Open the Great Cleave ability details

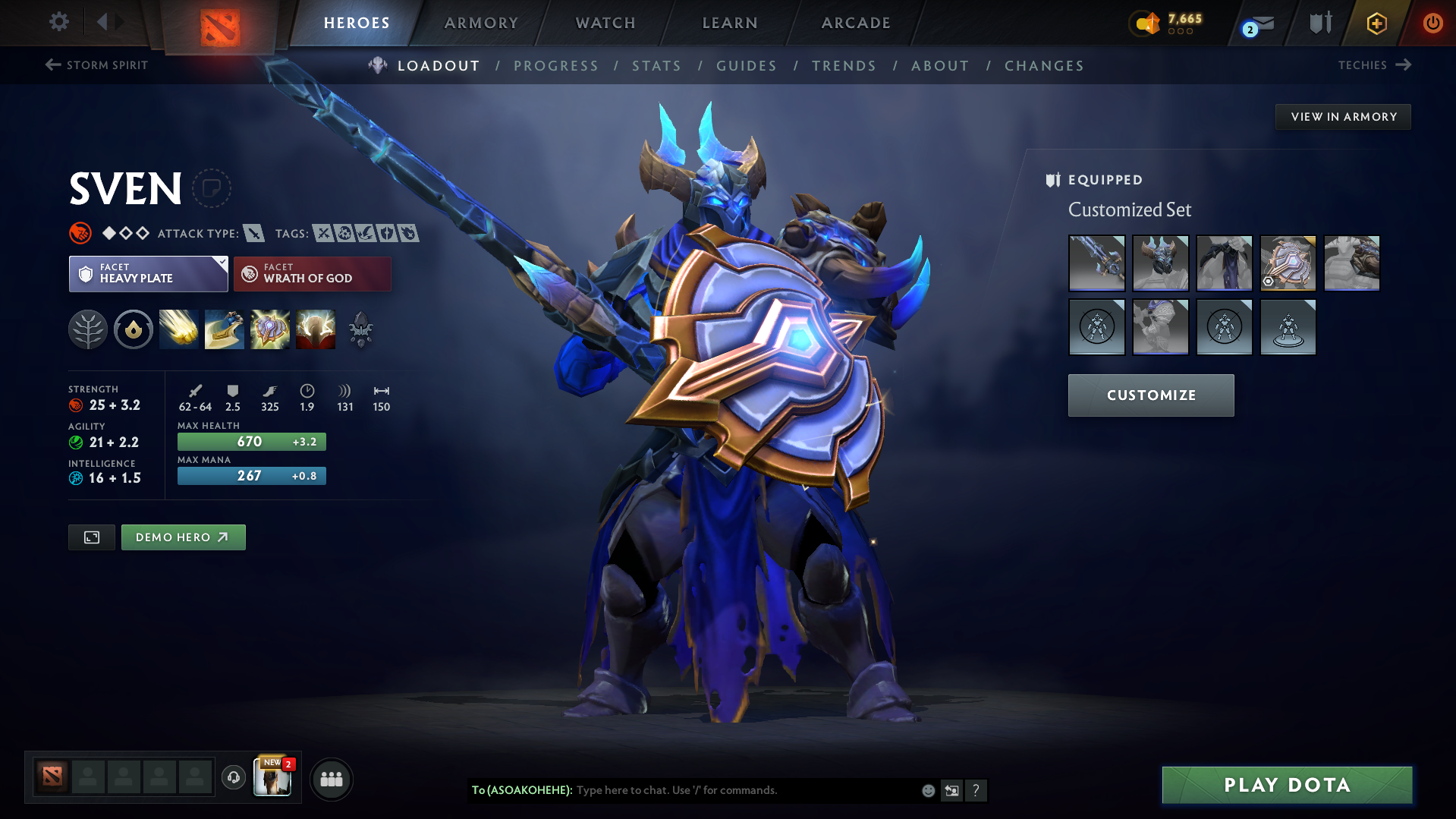tap(225, 329)
